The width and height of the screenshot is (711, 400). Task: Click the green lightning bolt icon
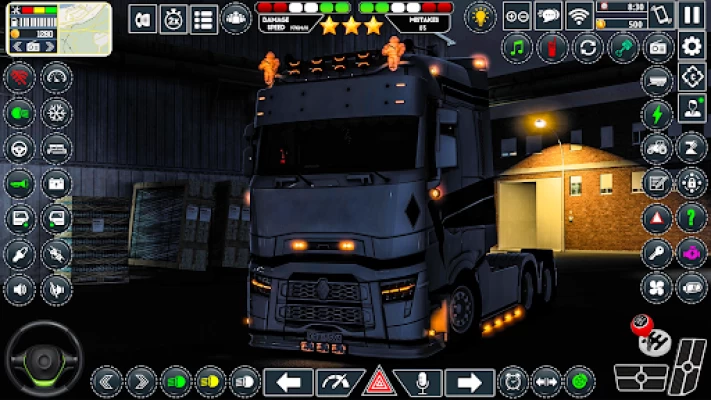pyautogui.click(x=657, y=113)
